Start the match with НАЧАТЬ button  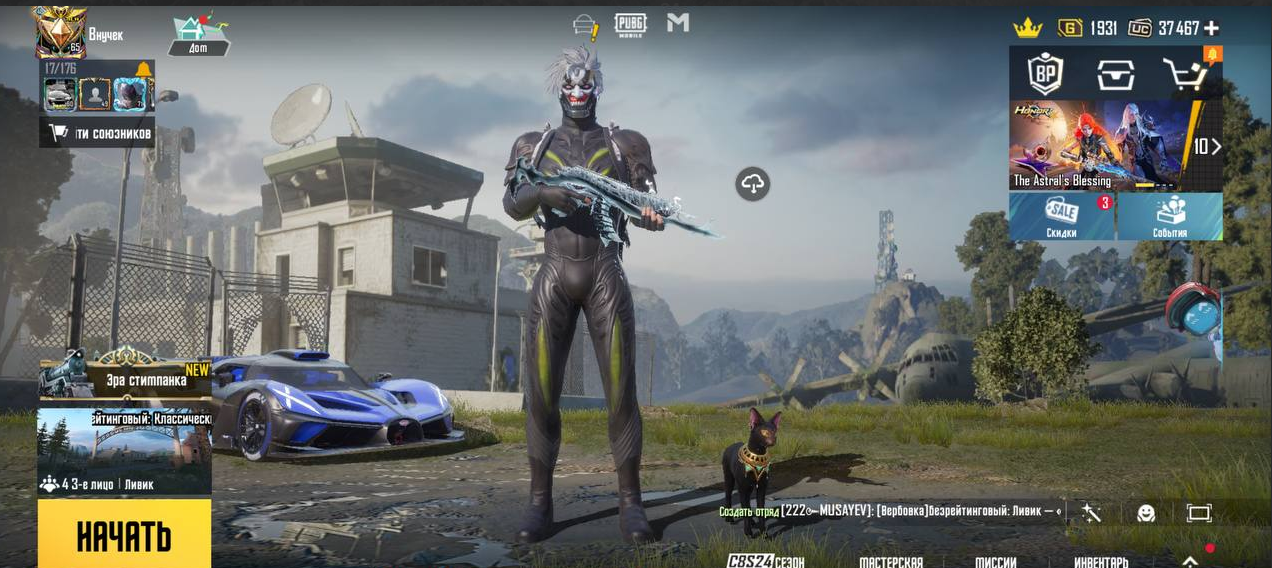point(124,534)
